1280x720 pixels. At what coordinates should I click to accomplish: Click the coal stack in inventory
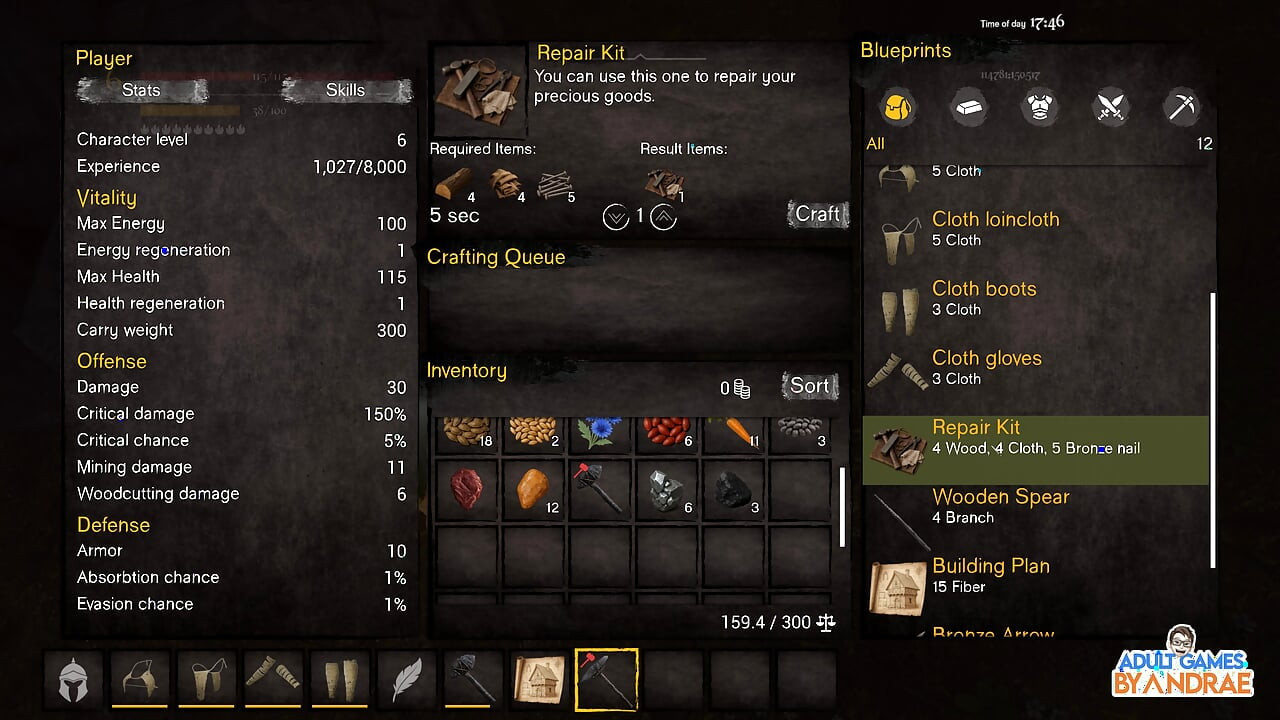point(734,490)
